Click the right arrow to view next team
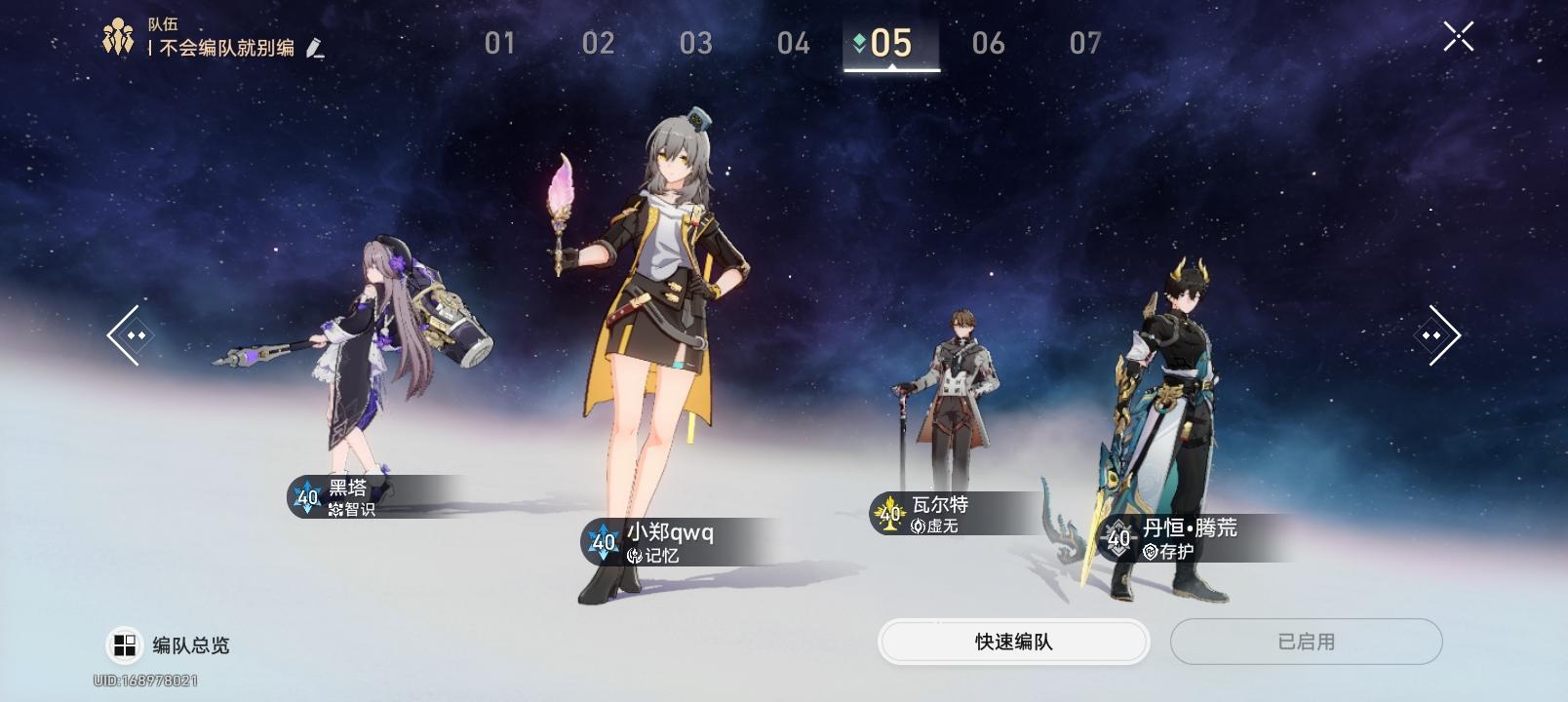 (x=1438, y=334)
